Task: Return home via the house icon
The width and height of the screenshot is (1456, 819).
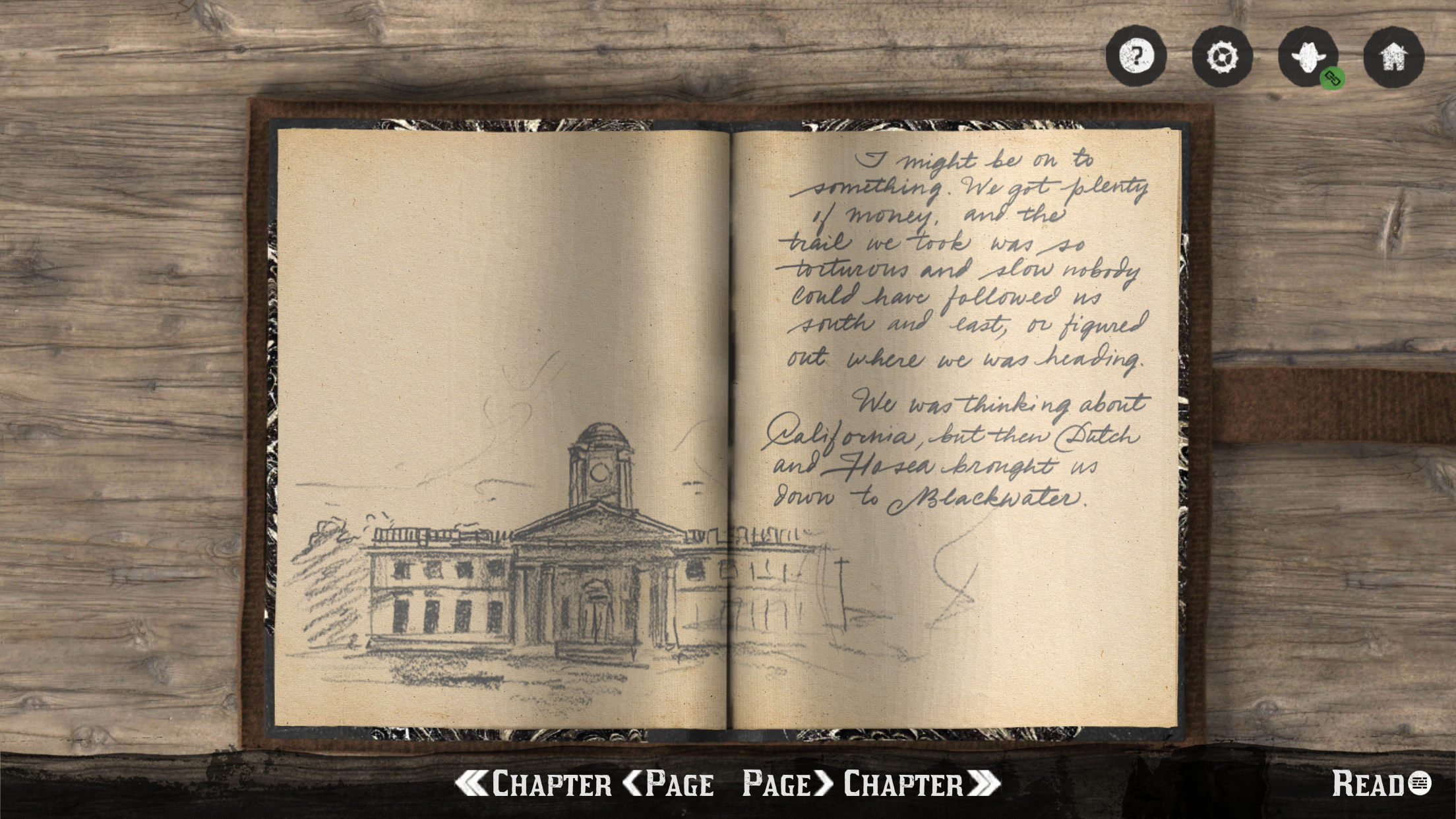Action: pos(1393,56)
